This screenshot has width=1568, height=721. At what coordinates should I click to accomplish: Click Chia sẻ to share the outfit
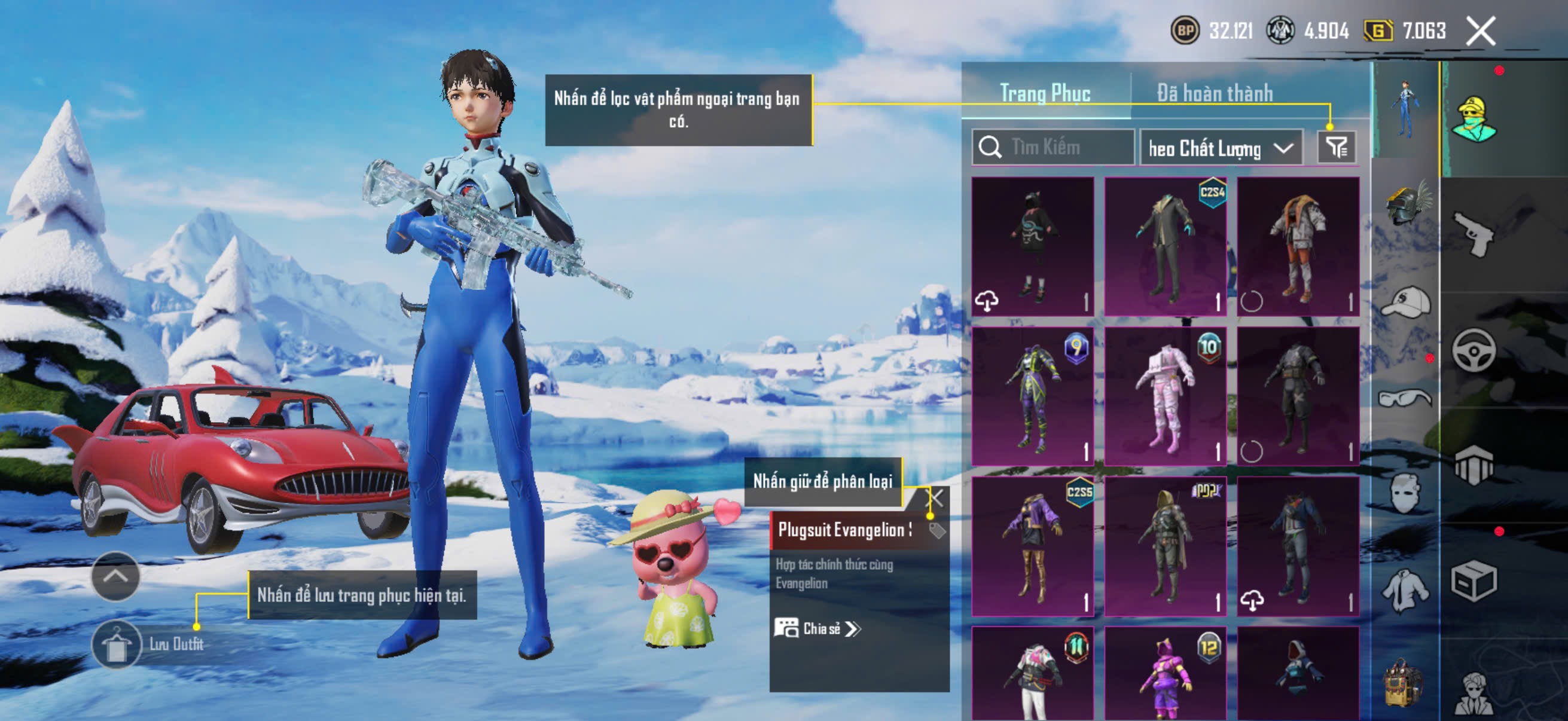tap(817, 628)
